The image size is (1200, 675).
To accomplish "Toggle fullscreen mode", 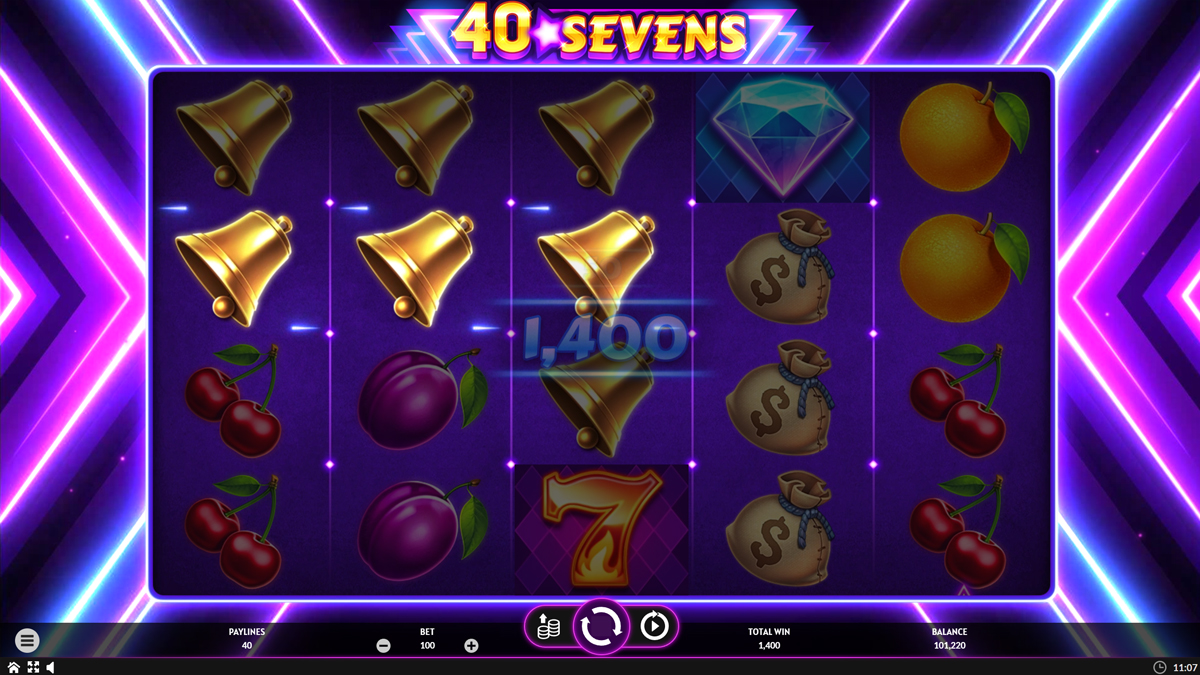I will [33, 667].
